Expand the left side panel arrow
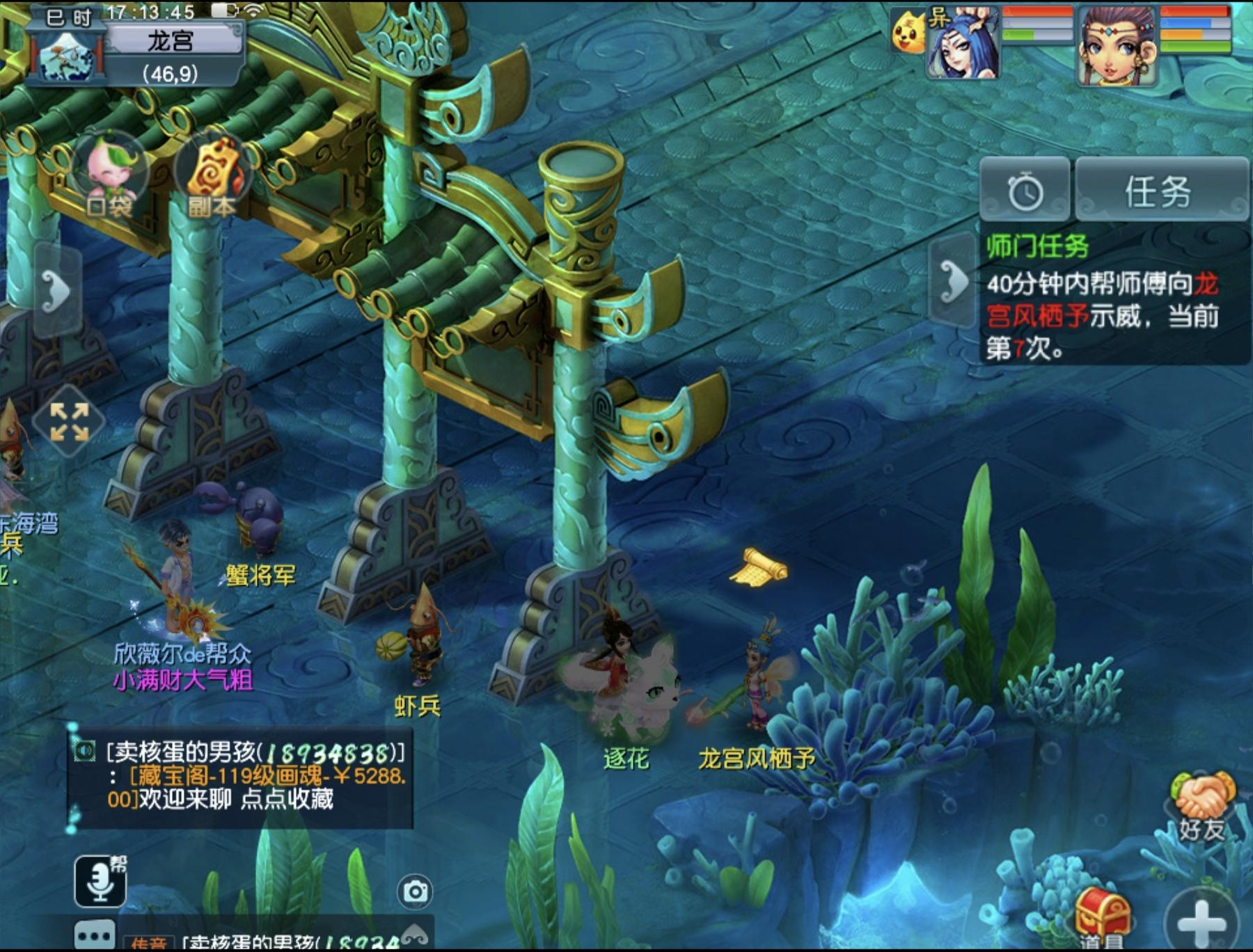The image size is (1253, 952). click(57, 290)
